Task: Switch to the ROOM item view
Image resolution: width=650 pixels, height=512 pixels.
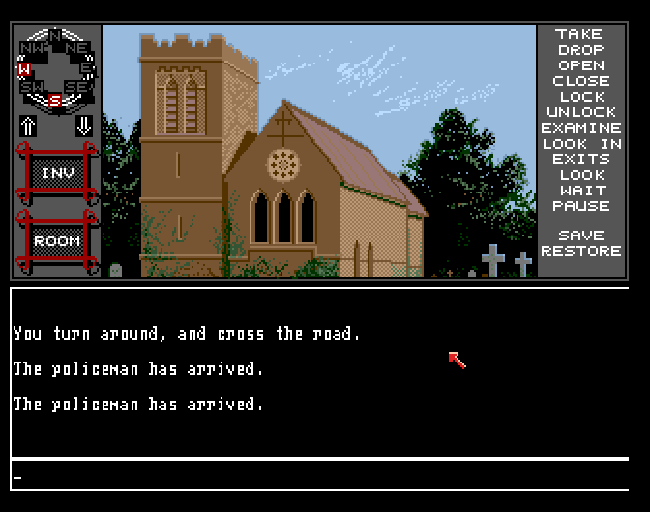Action: click(57, 241)
